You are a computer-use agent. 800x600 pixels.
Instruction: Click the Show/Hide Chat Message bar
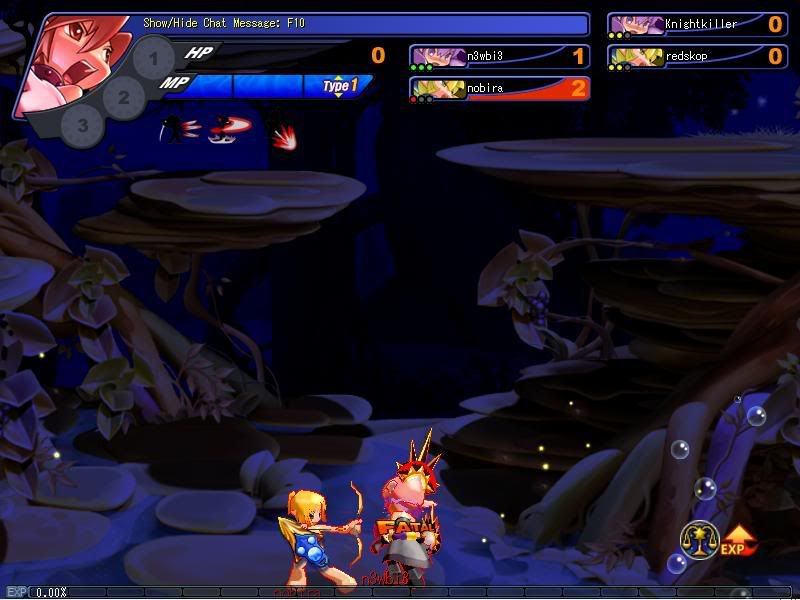coord(360,23)
